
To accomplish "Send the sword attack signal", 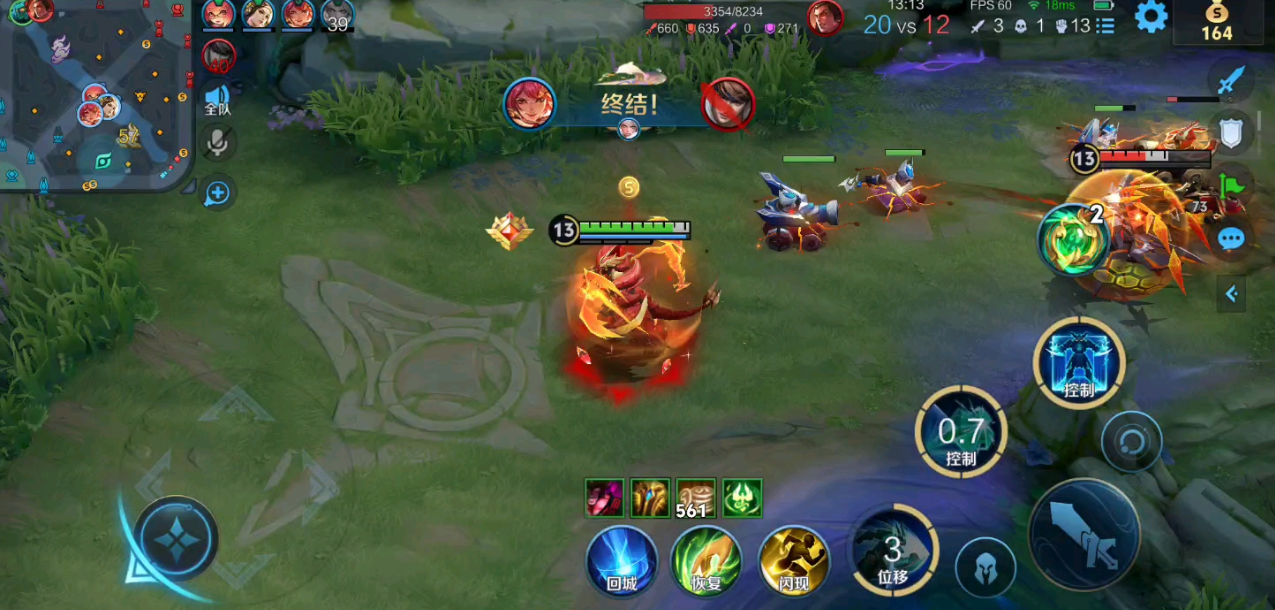I will 1232,80.
